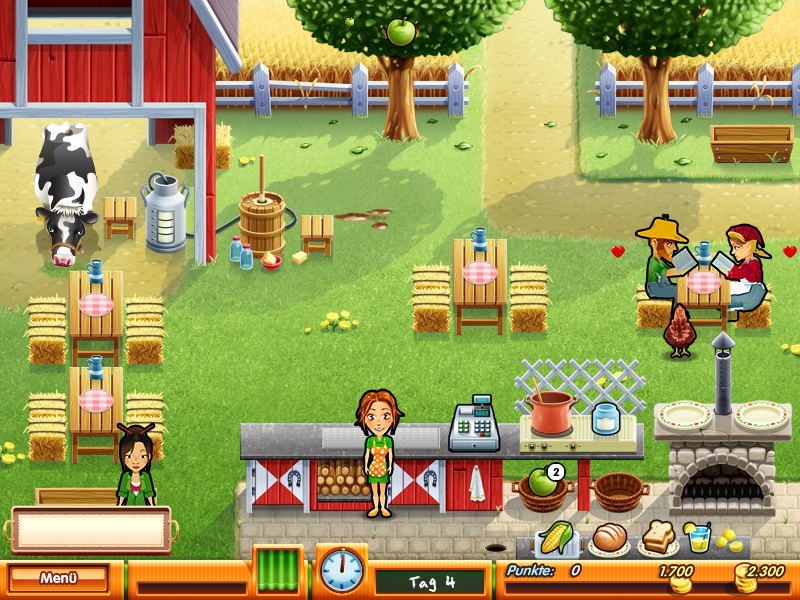800x600 pixels.
Task: Grab the toast sandwich item
Action: click(657, 537)
